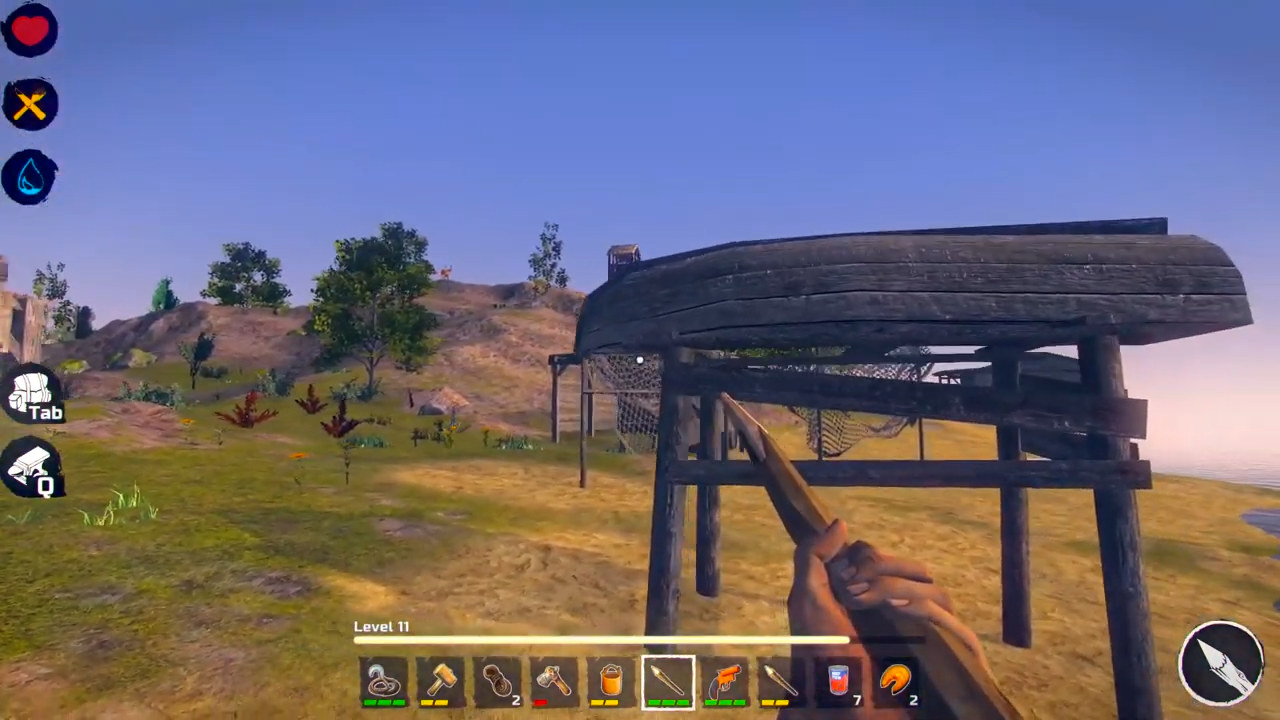Select the wooden mallet in the hotbar
1280x720 pixels.
pos(443,681)
